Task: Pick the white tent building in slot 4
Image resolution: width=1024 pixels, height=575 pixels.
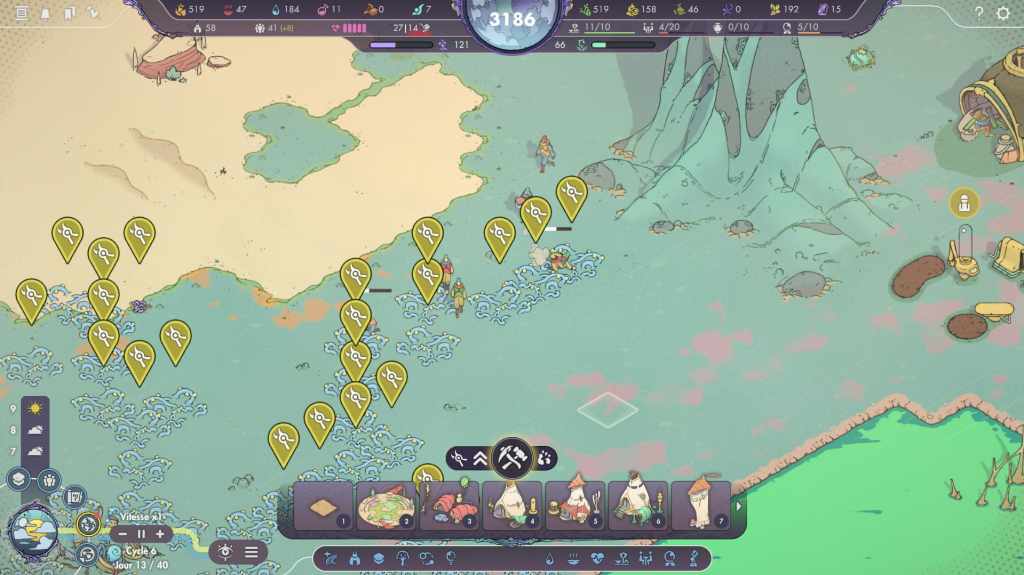Action: click(x=512, y=505)
